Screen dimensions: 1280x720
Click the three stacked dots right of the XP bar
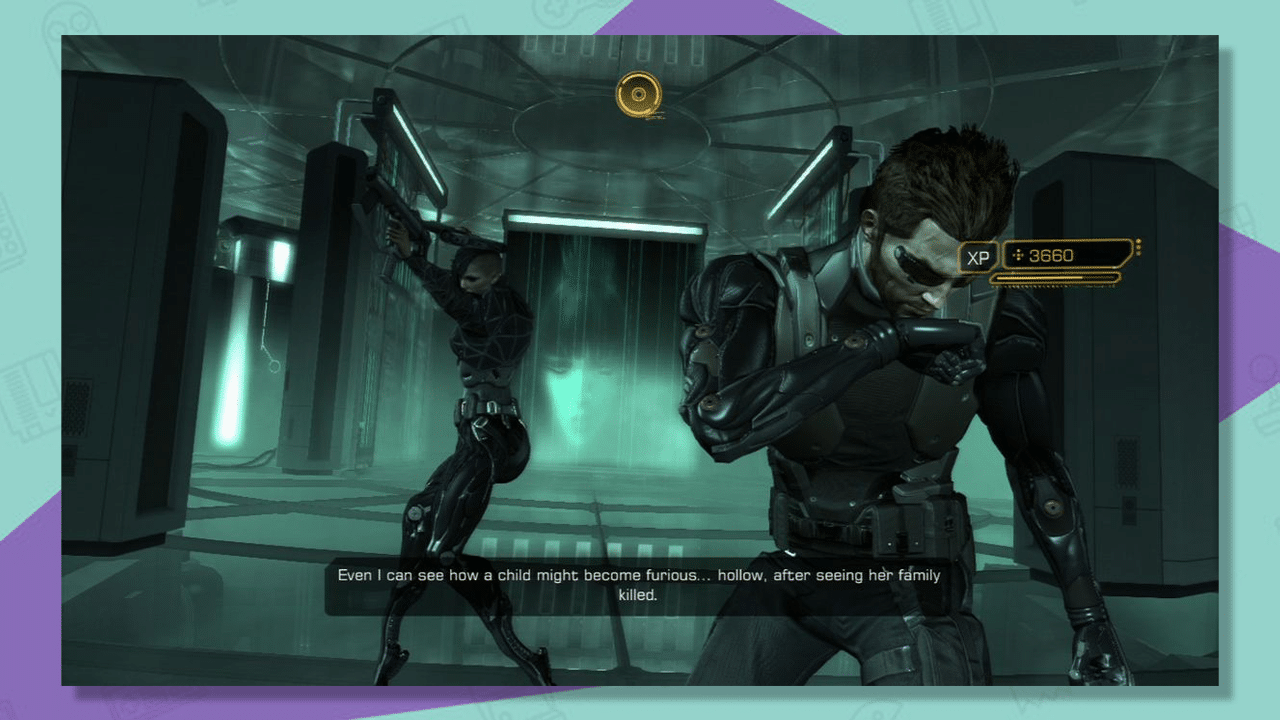point(1139,247)
